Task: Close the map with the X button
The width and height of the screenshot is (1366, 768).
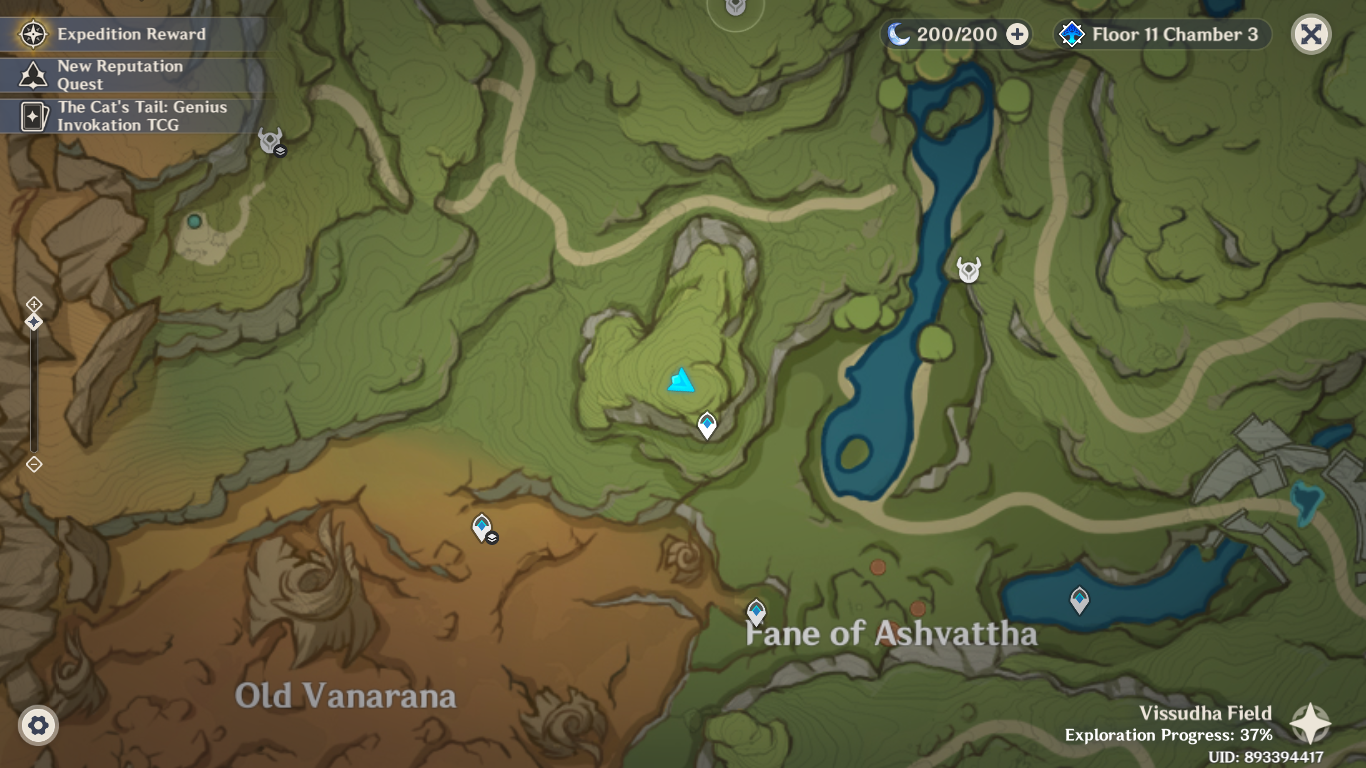Action: tap(1310, 33)
